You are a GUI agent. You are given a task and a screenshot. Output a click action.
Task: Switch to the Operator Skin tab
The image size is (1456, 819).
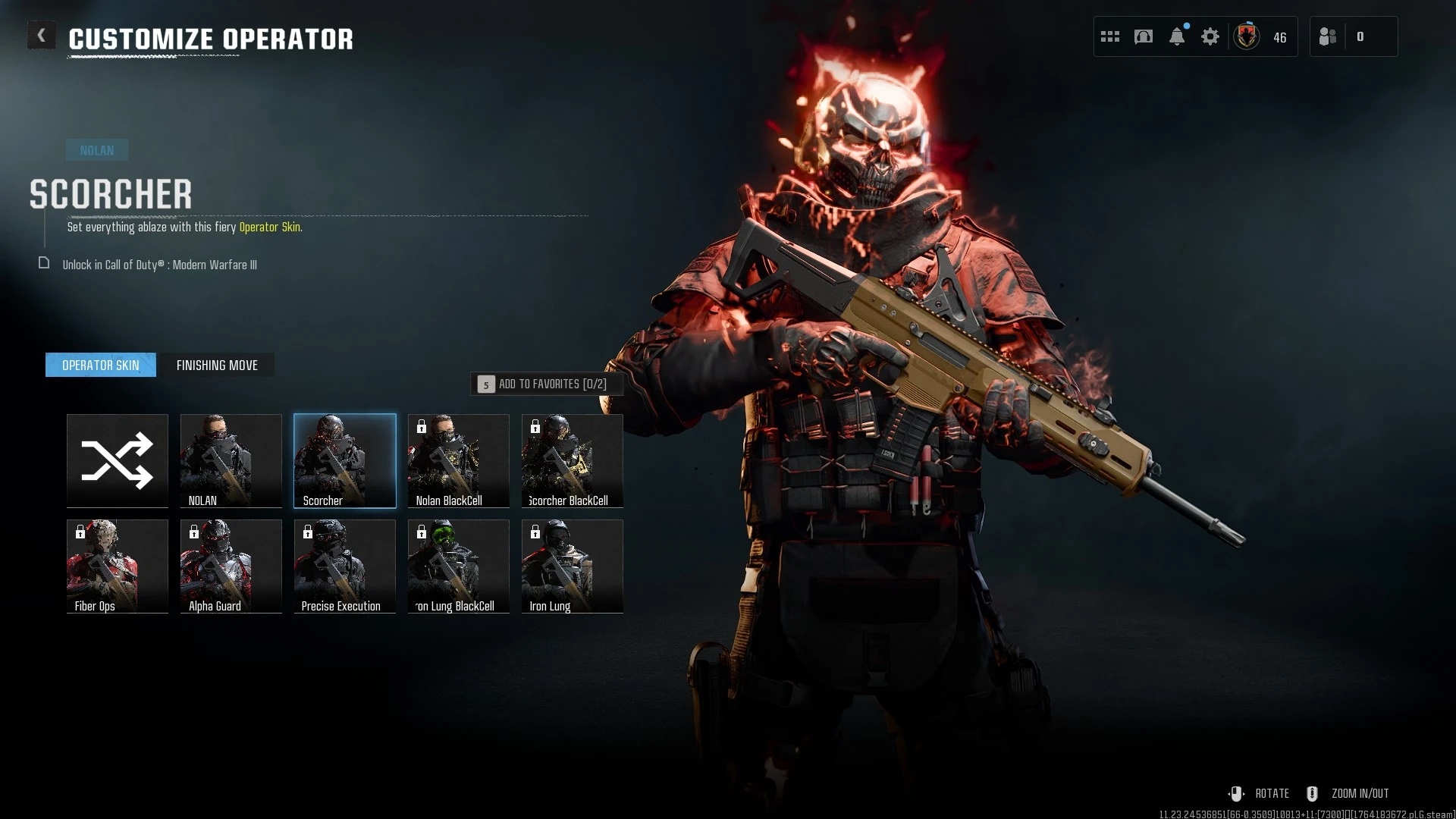click(x=99, y=365)
